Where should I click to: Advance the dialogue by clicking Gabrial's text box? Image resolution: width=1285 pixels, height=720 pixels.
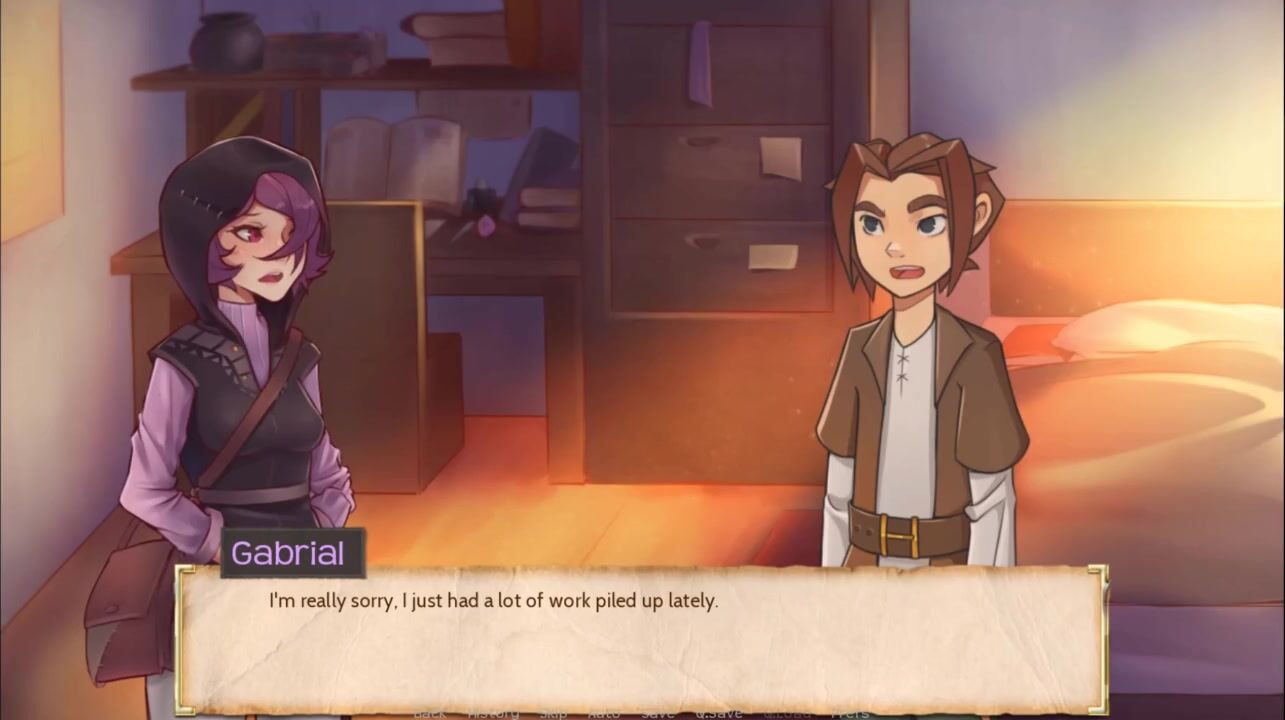tap(640, 640)
